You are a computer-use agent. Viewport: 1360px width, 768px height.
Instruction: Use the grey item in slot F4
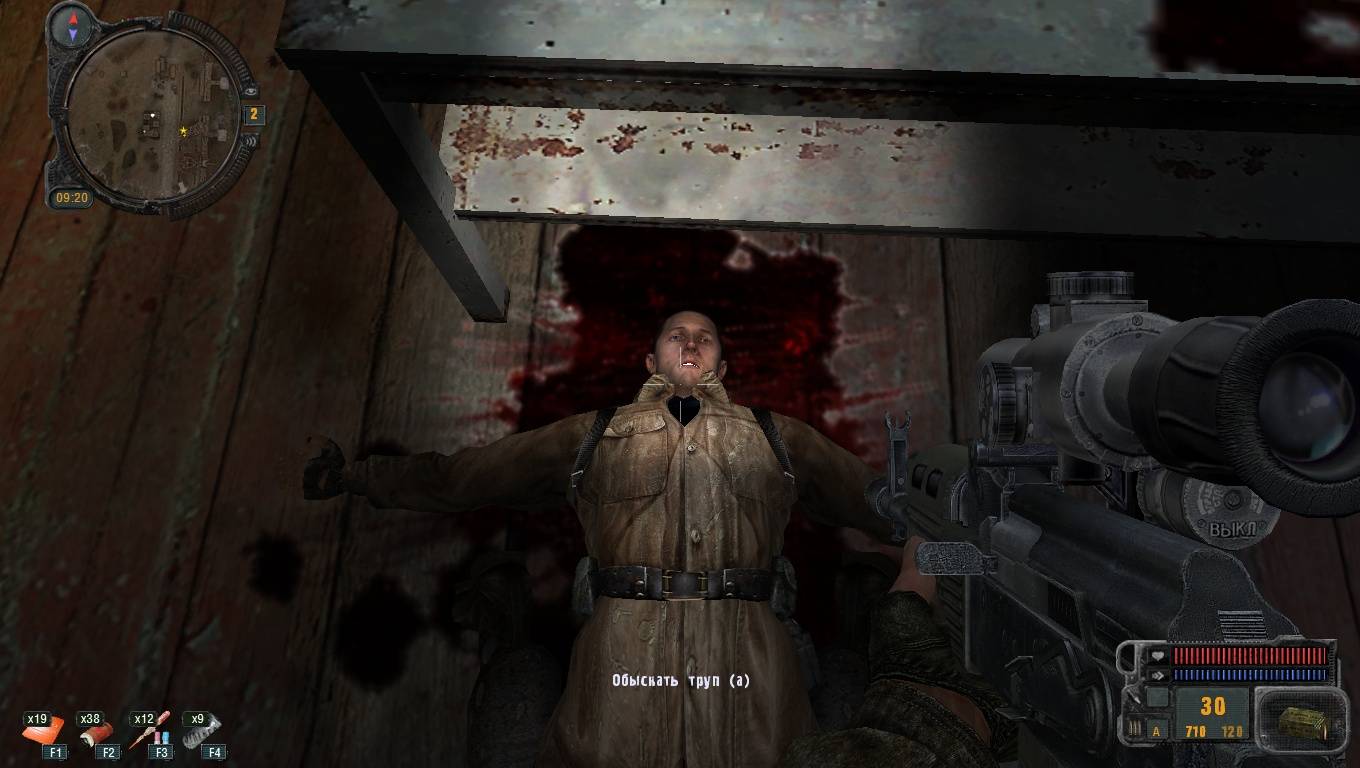click(x=203, y=731)
